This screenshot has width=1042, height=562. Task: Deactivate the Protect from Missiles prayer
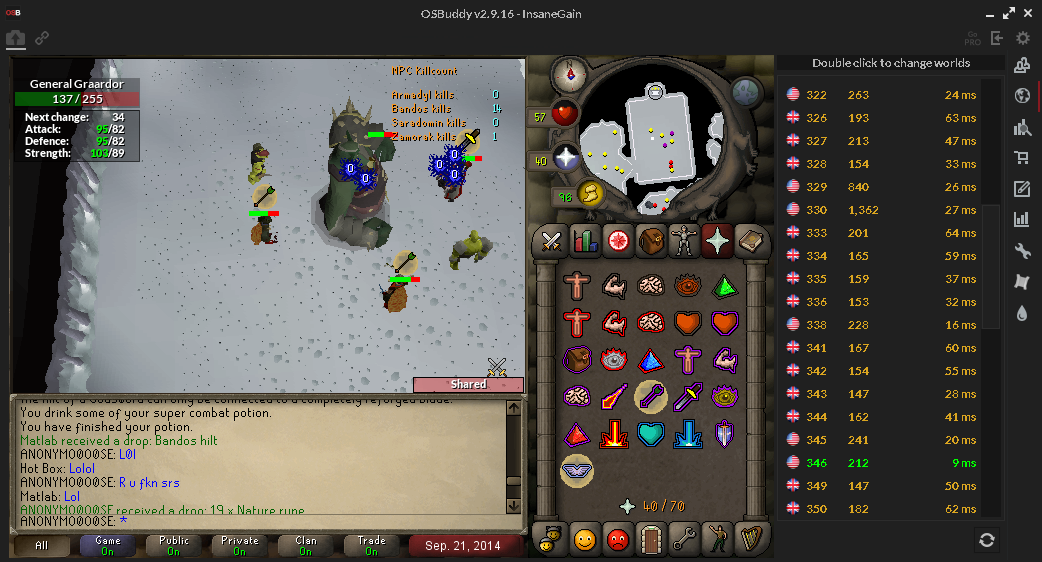(x=651, y=397)
